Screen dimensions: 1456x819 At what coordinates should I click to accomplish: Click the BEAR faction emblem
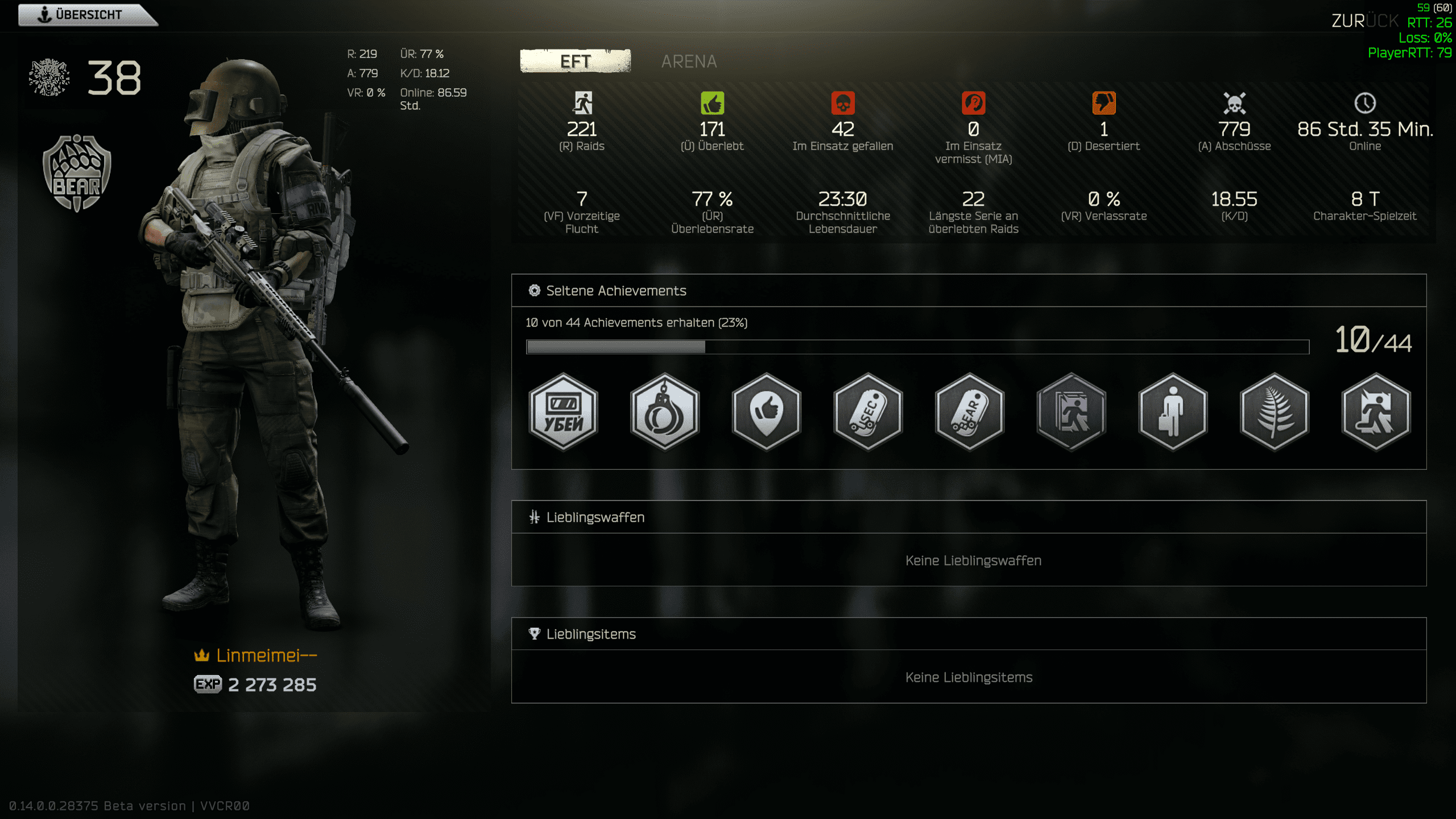coord(77,173)
